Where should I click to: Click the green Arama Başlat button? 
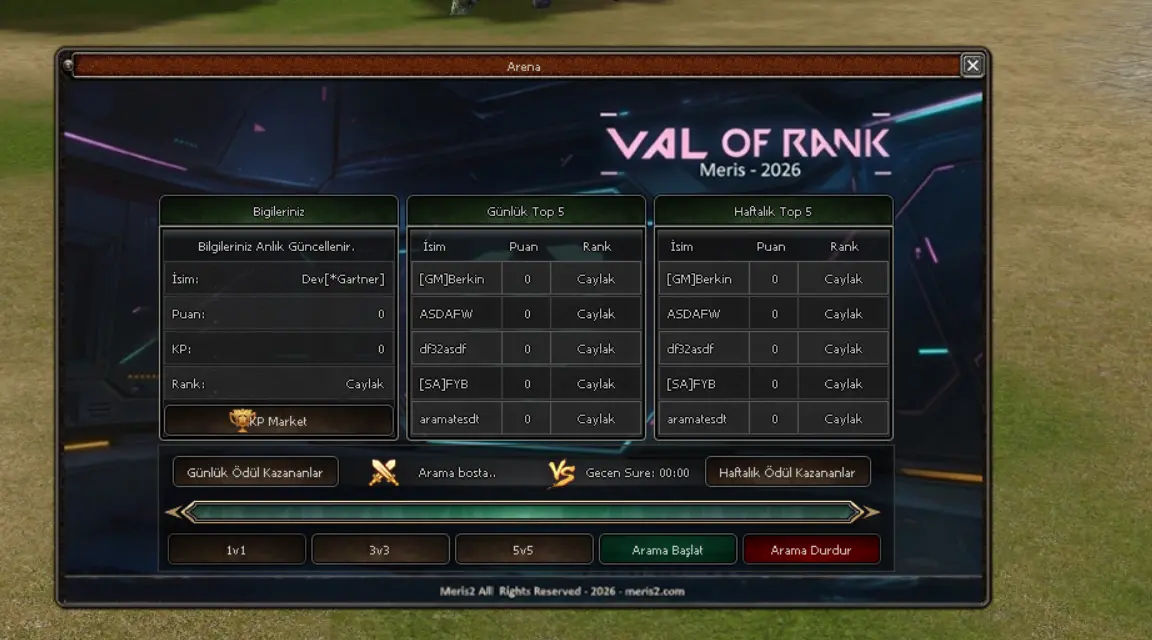(667, 550)
